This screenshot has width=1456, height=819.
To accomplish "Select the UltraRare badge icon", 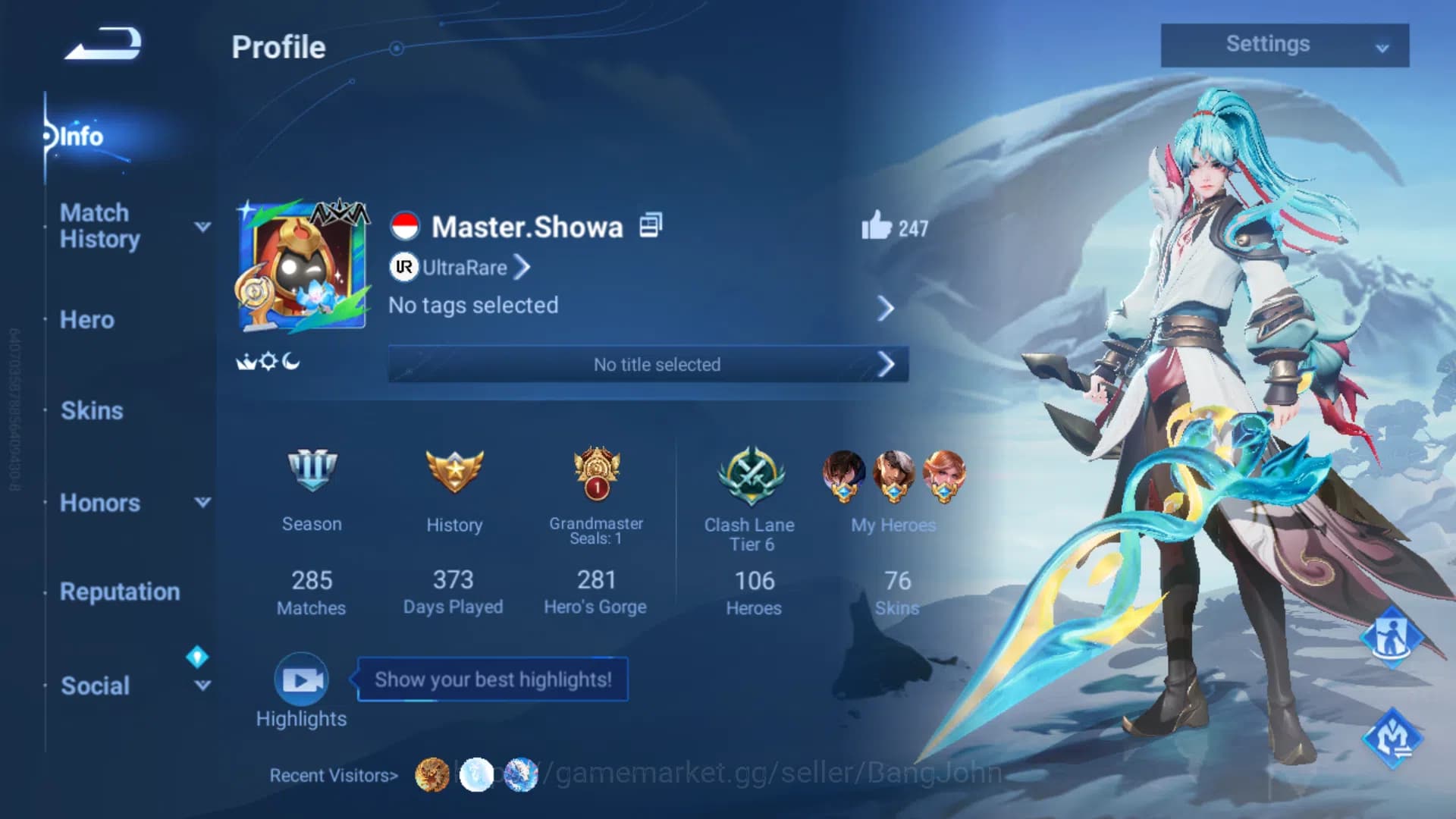I will coord(404,268).
